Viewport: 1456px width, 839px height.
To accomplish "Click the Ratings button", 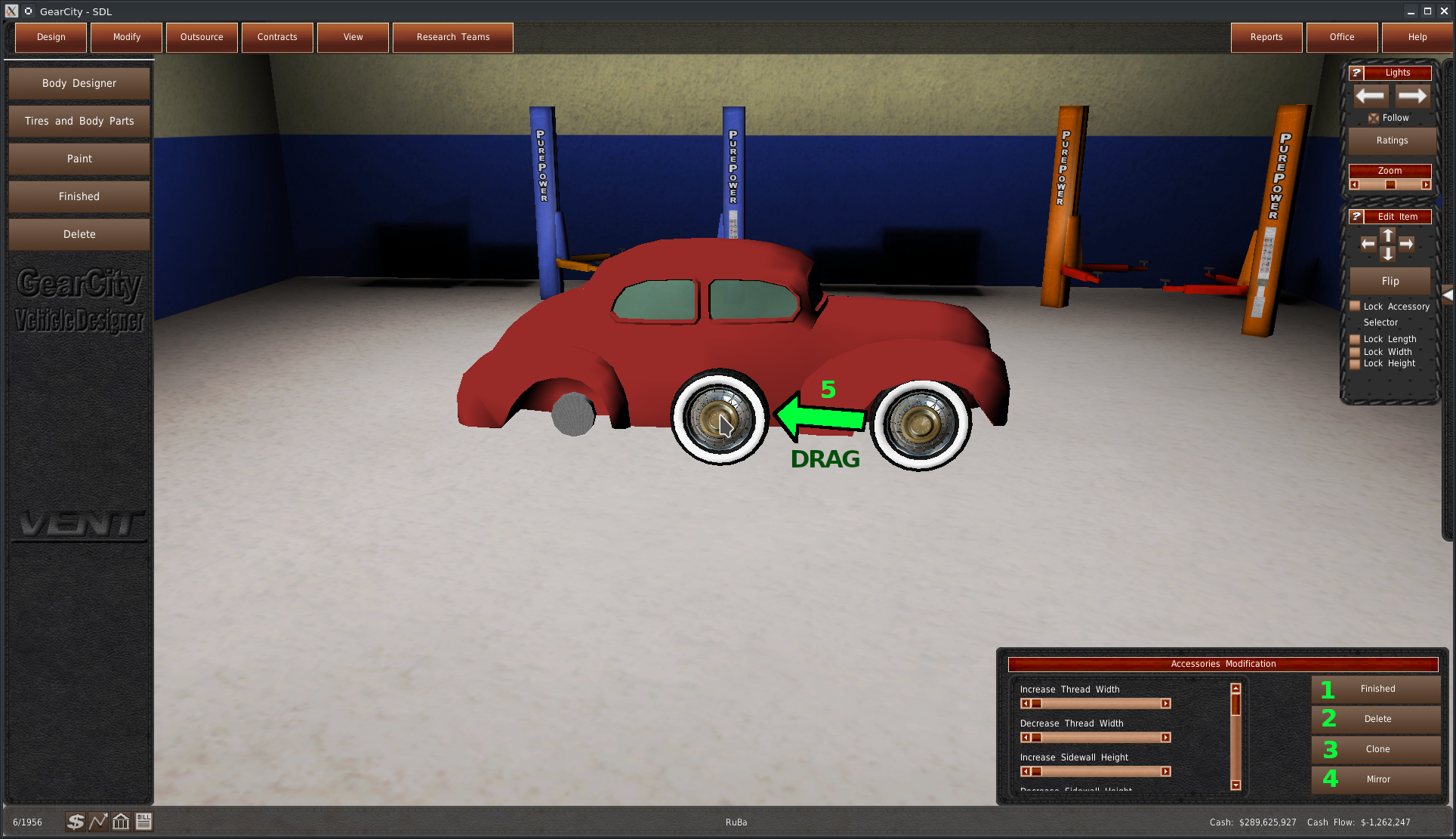I will click(x=1391, y=140).
